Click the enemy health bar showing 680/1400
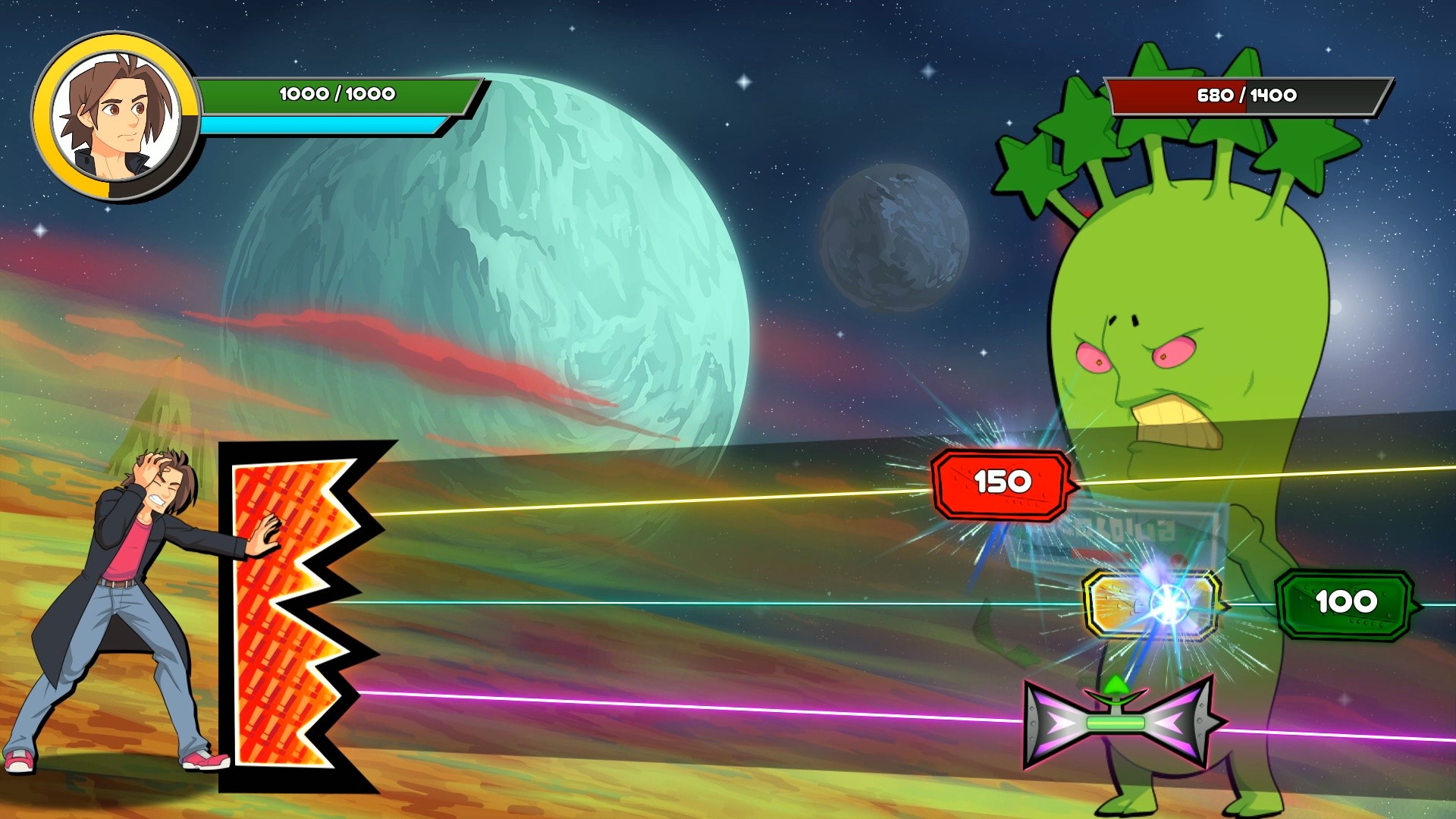This screenshot has width=1456, height=819. coord(1244,96)
